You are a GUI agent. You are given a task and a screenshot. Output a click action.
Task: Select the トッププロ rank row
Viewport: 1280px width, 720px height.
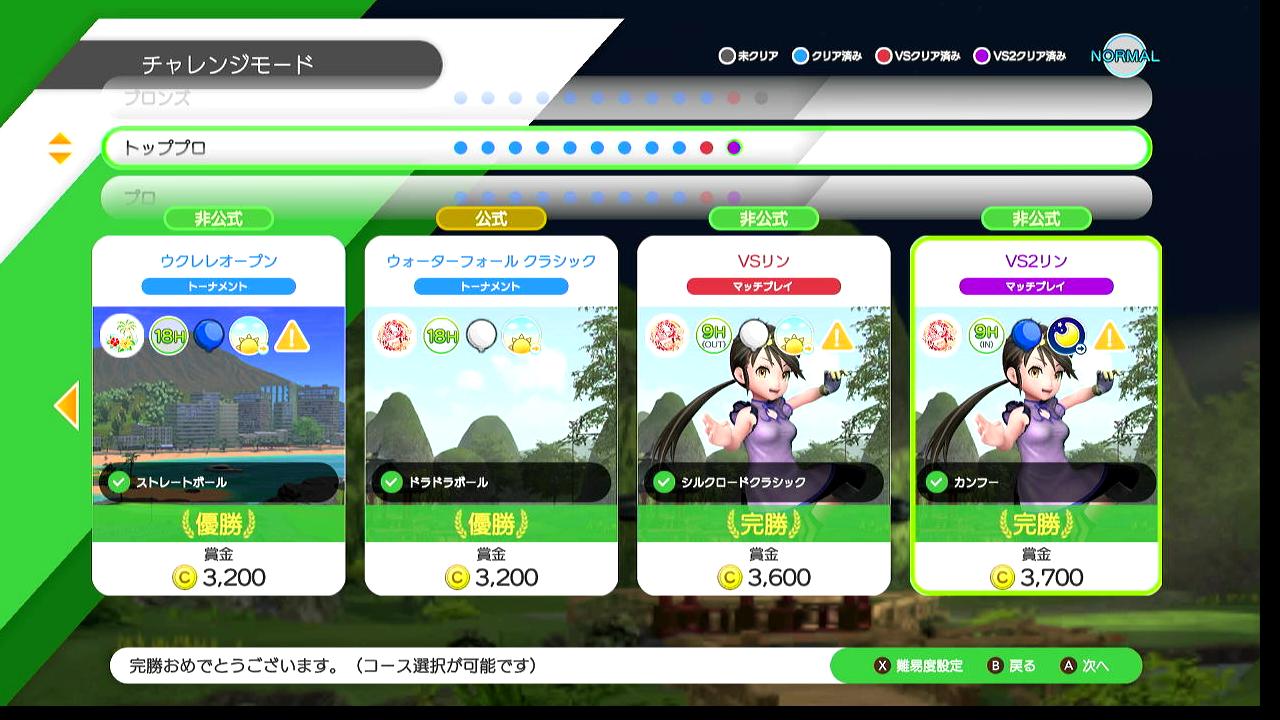[x=626, y=148]
